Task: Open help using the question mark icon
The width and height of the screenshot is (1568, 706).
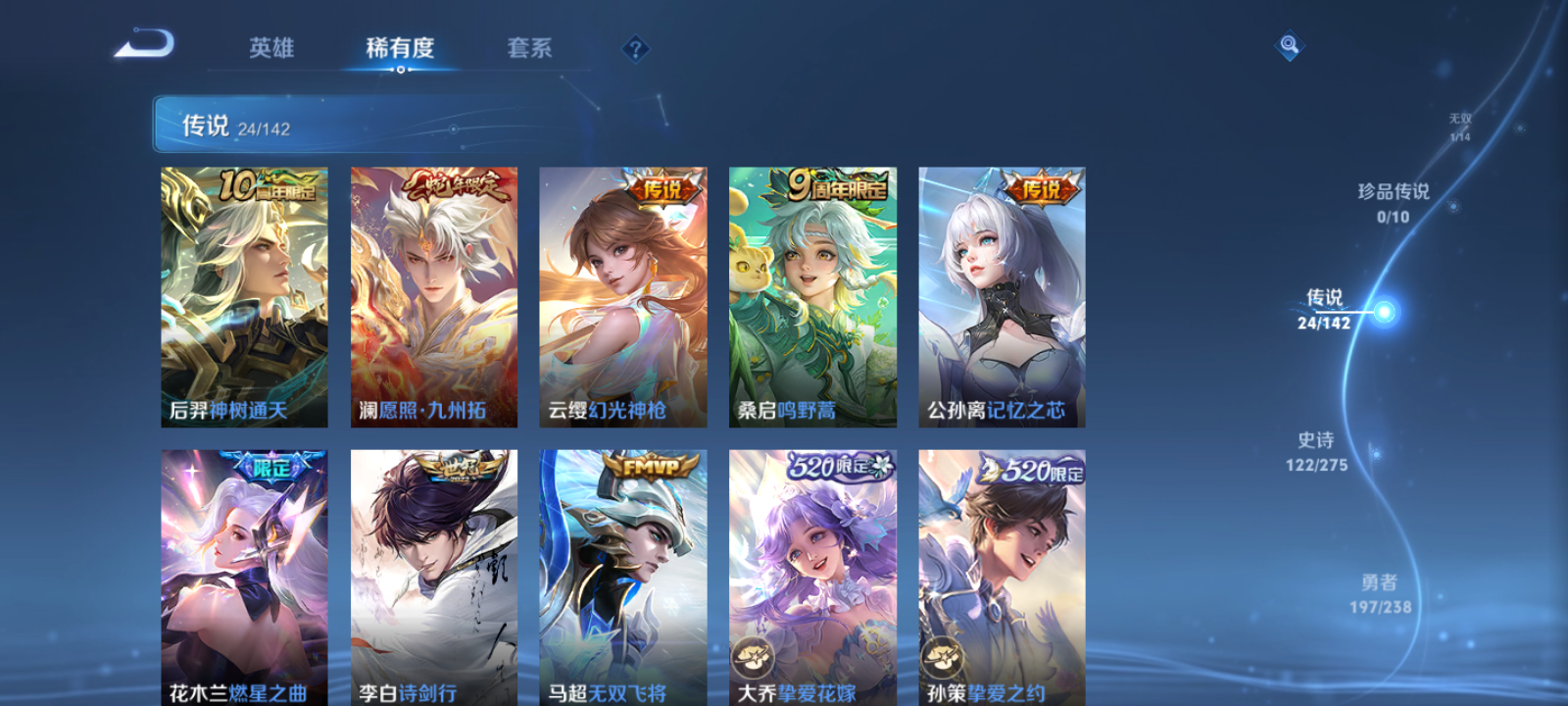Action: (x=636, y=47)
